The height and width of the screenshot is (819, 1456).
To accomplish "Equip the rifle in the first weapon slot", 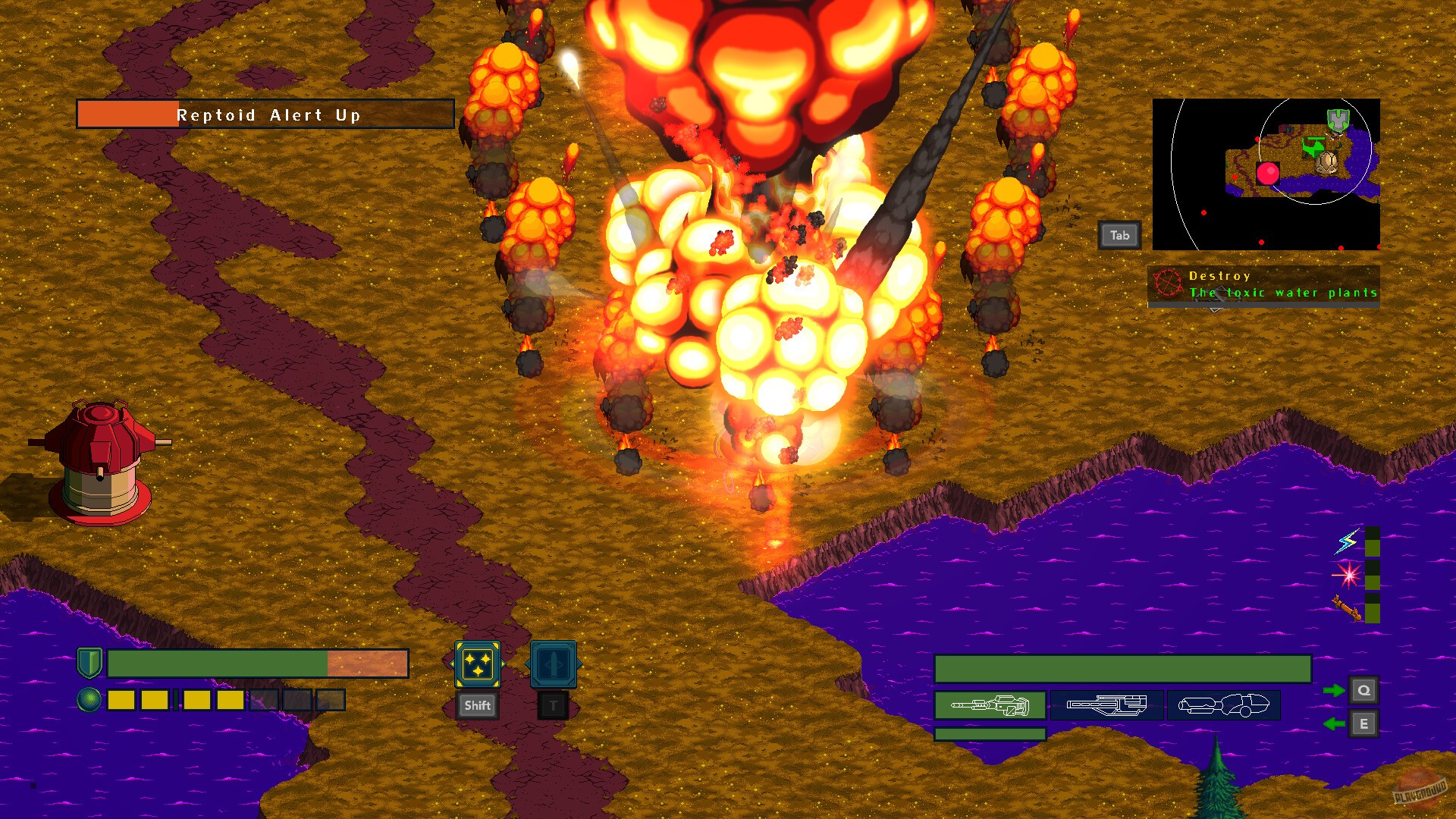I will (x=990, y=704).
